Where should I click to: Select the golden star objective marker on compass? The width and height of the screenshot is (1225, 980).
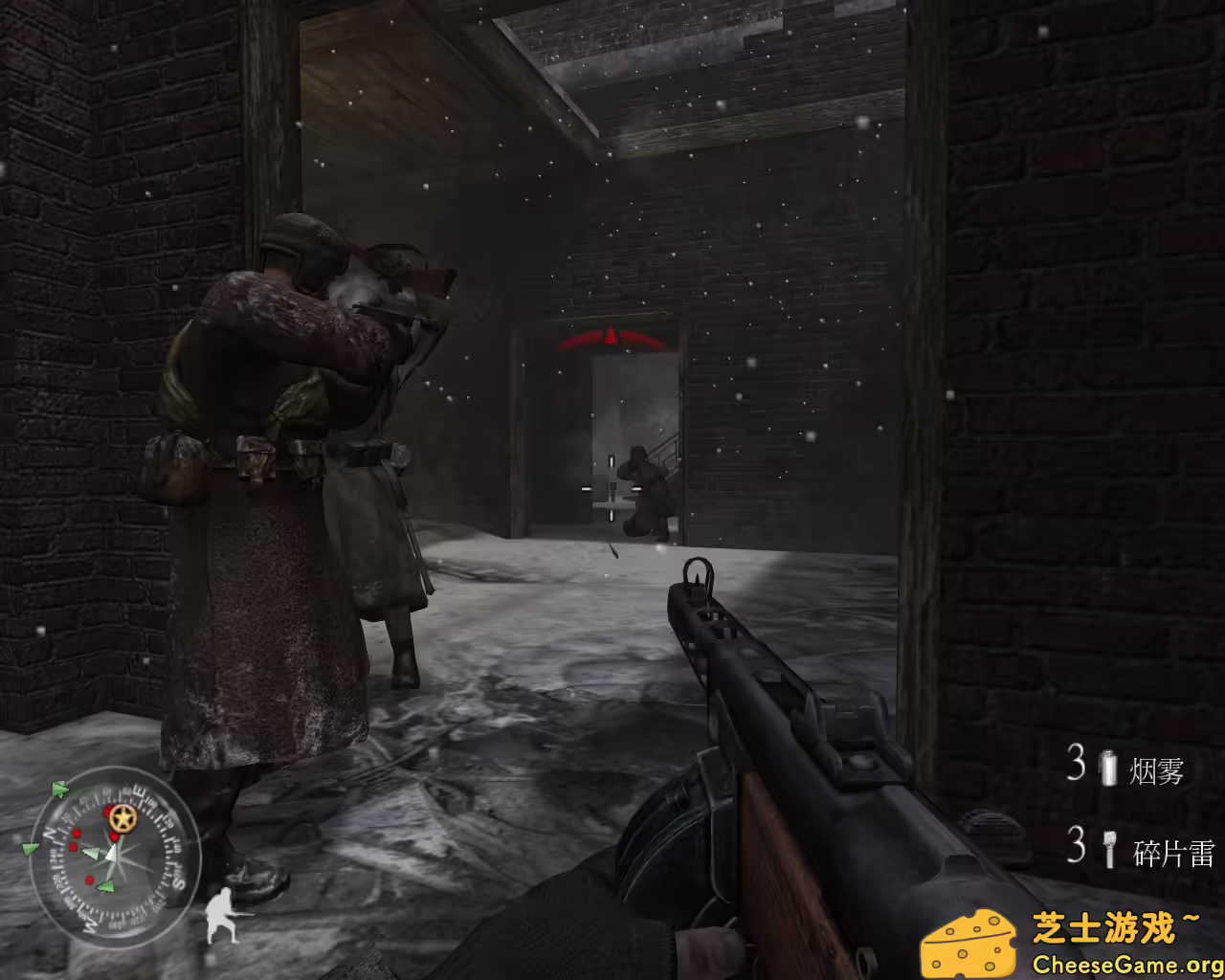pos(122,818)
